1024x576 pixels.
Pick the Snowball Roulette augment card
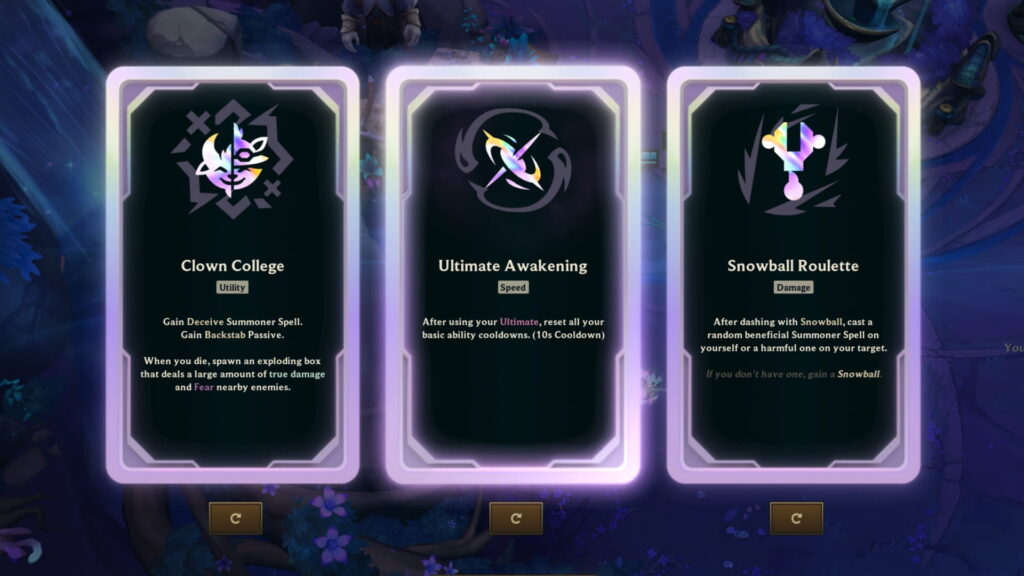pos(793,275)
